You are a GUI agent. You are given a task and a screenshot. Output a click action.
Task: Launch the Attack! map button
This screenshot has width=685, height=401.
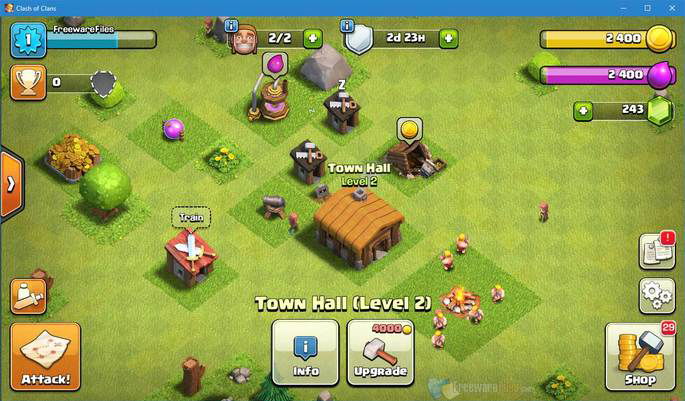44,357
